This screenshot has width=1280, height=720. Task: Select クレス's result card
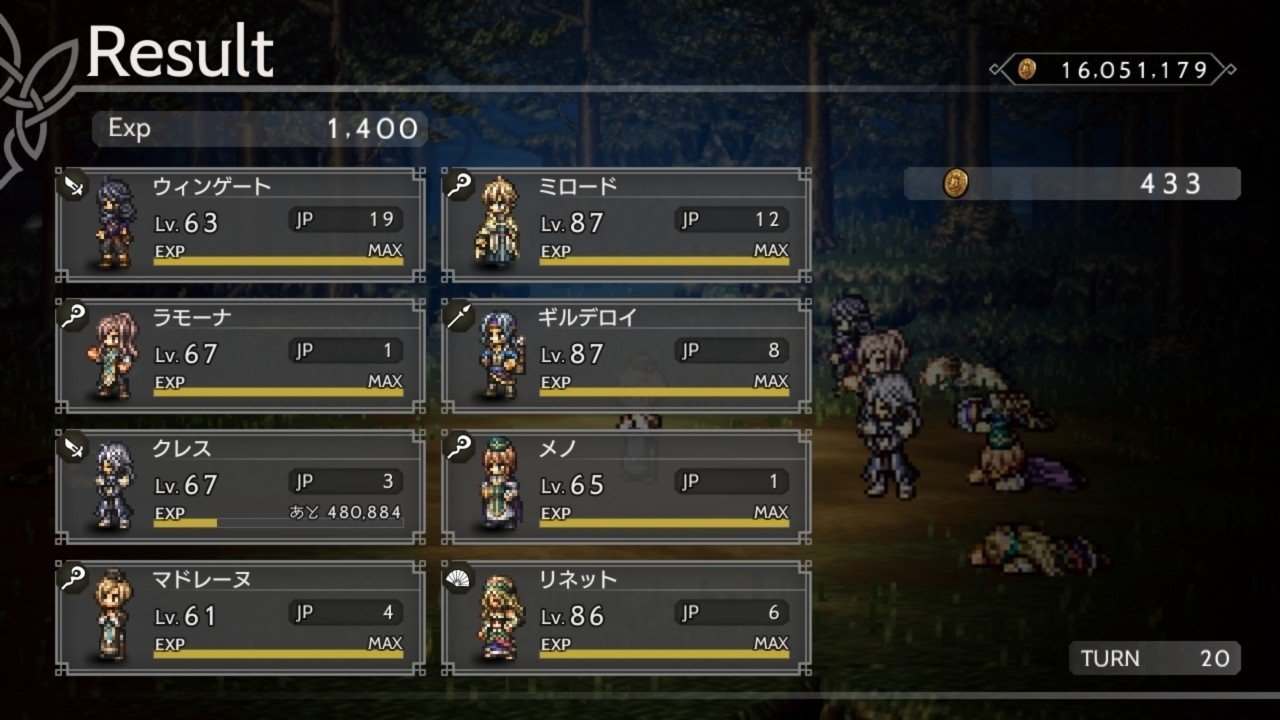pos(240,487)
